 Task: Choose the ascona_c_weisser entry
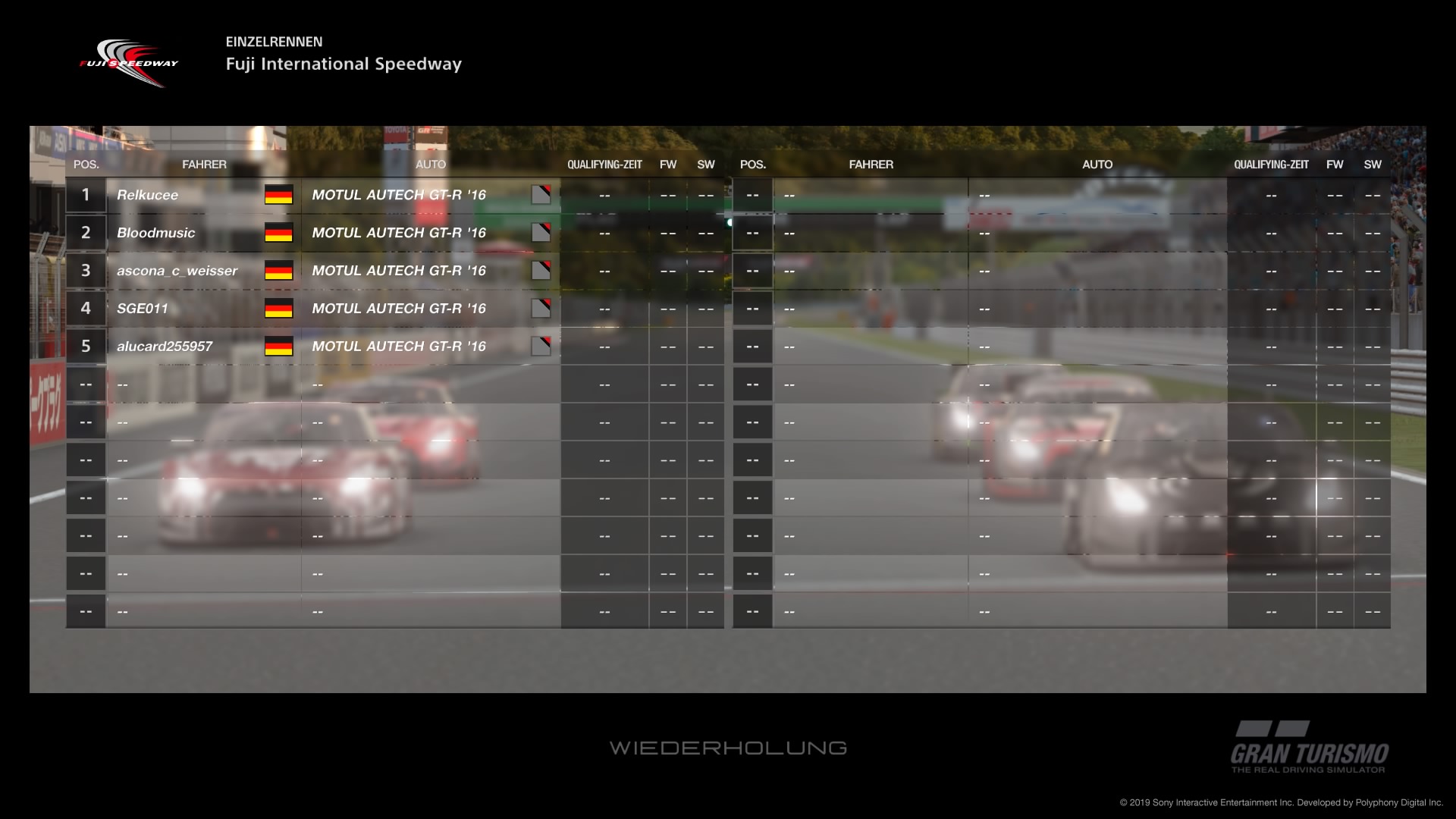[x=177, y=271]
